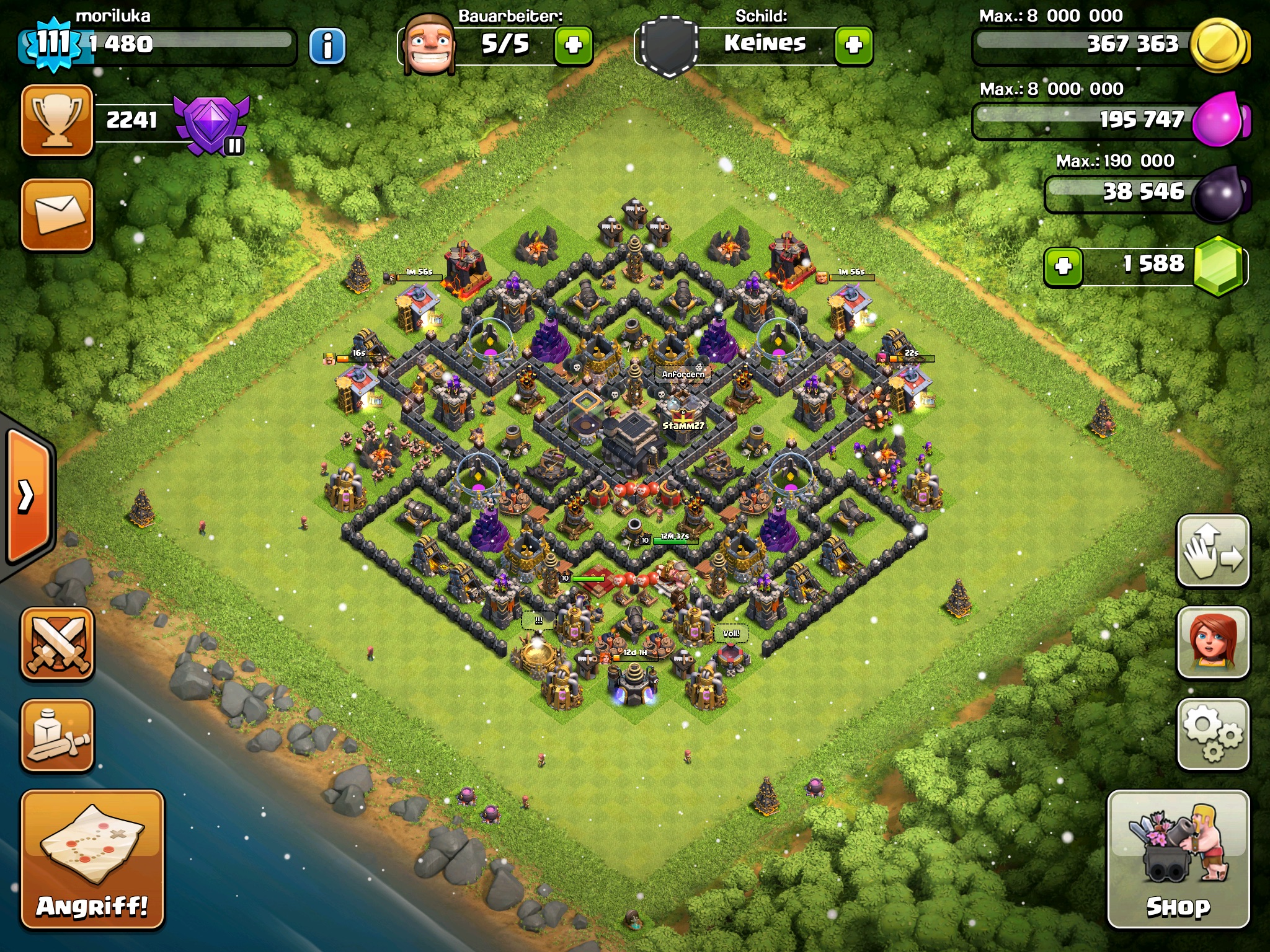Viewport: 1270px width, 952px height.
Task: Start an attack with Angriff! button
Action: (x=92, y=858)
